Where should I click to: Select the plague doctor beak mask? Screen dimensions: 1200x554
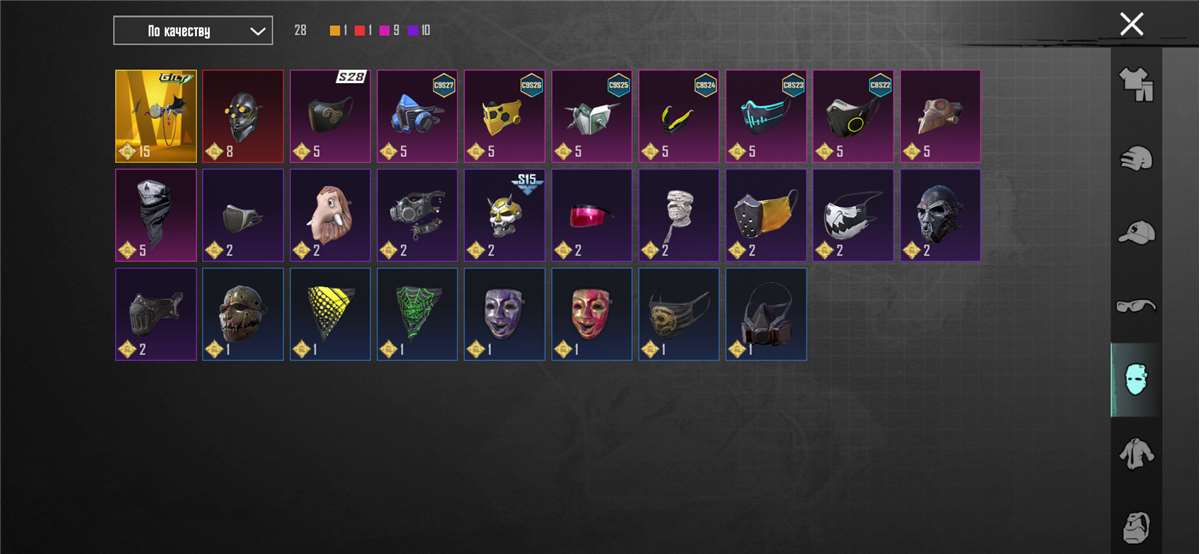940,116
